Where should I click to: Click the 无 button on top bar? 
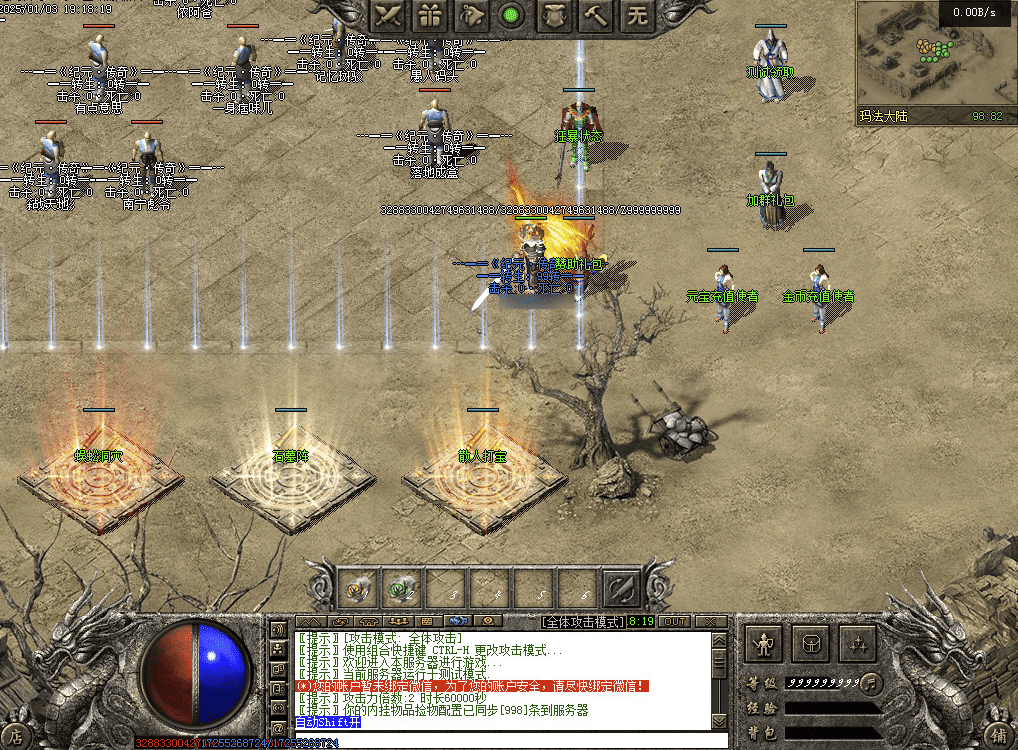637,15
